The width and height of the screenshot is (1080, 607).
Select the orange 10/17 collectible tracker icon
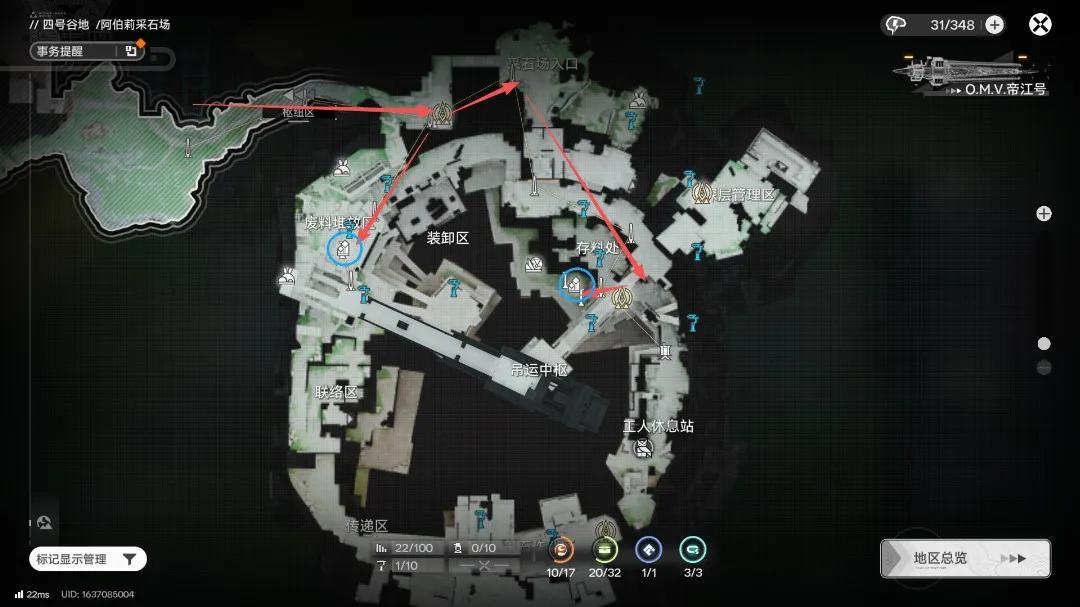(563, 550)
